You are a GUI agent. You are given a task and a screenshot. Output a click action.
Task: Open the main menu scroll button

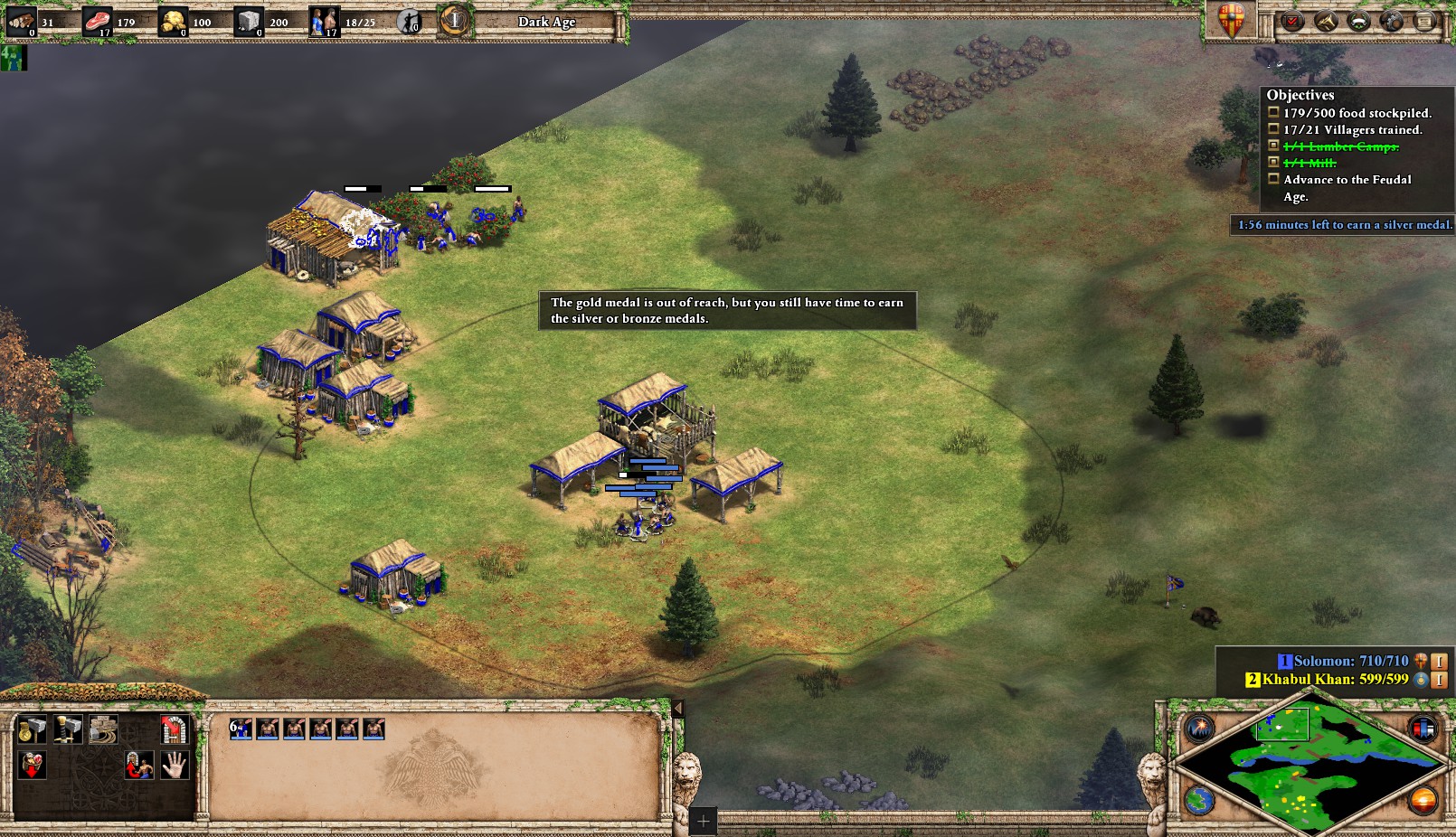point(1424,21)
